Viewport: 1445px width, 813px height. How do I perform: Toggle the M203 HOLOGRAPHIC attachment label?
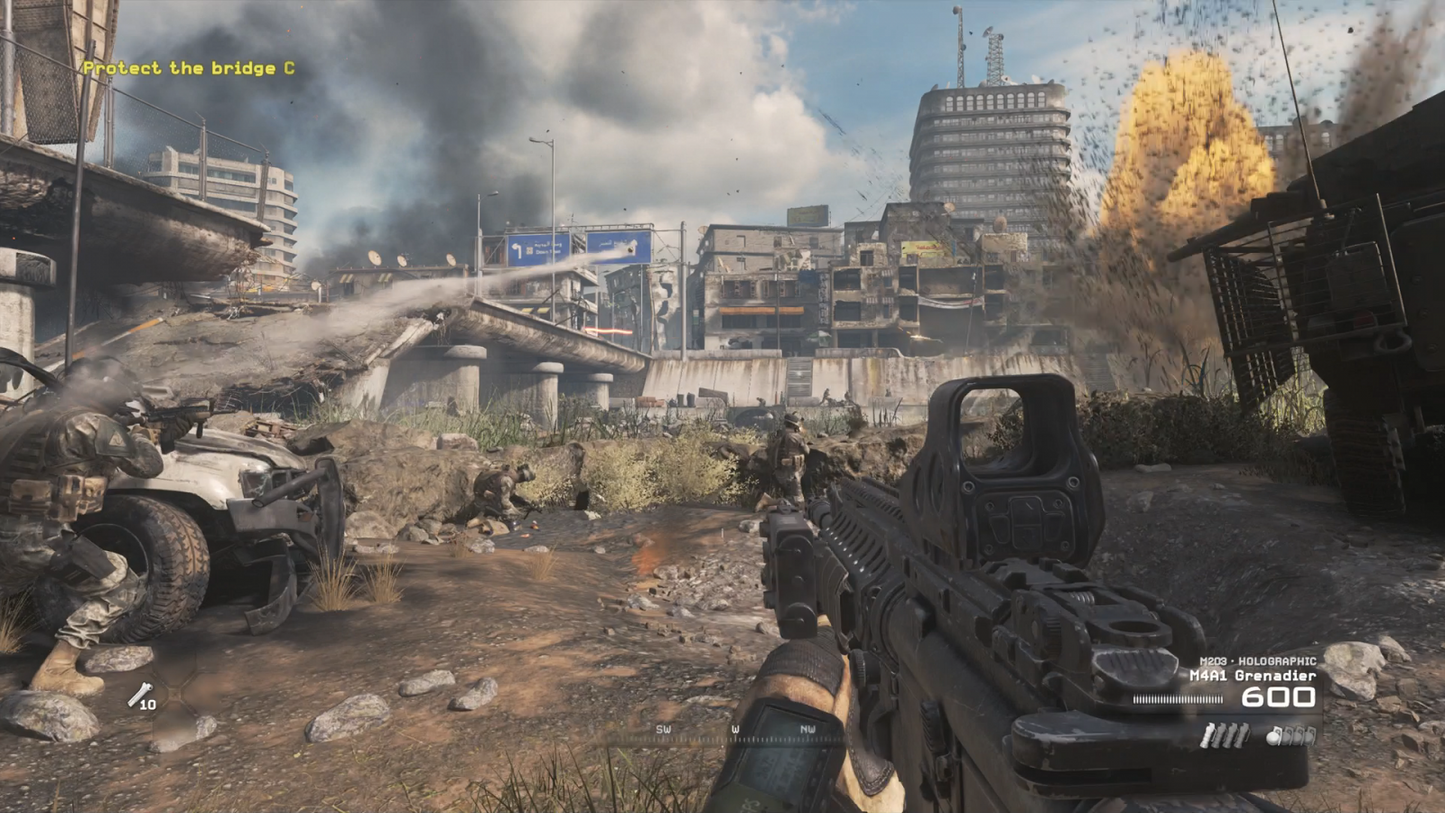click(1260, 660)
